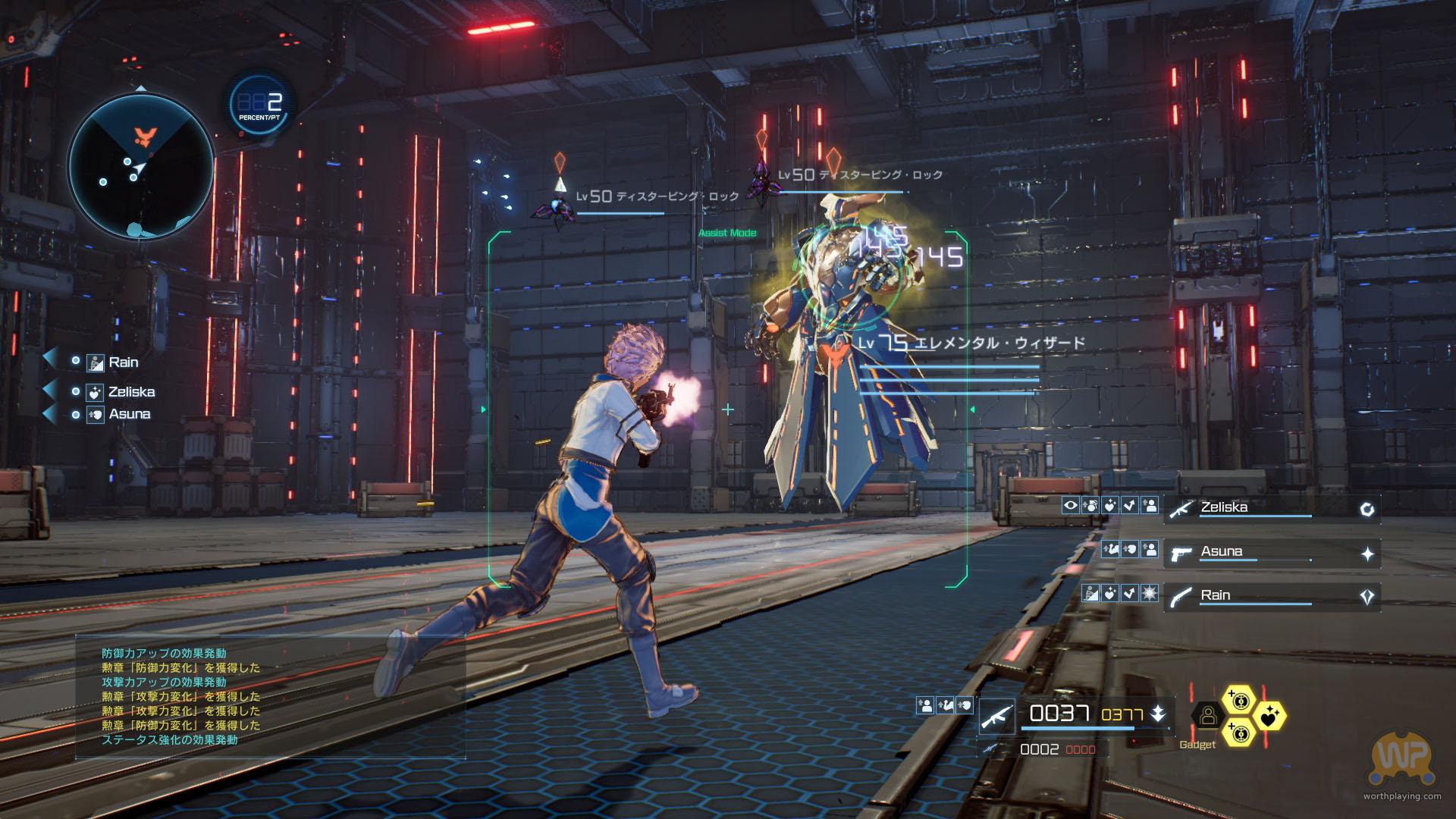Click the worthplaying.com watermark logo

(1401, 759)
